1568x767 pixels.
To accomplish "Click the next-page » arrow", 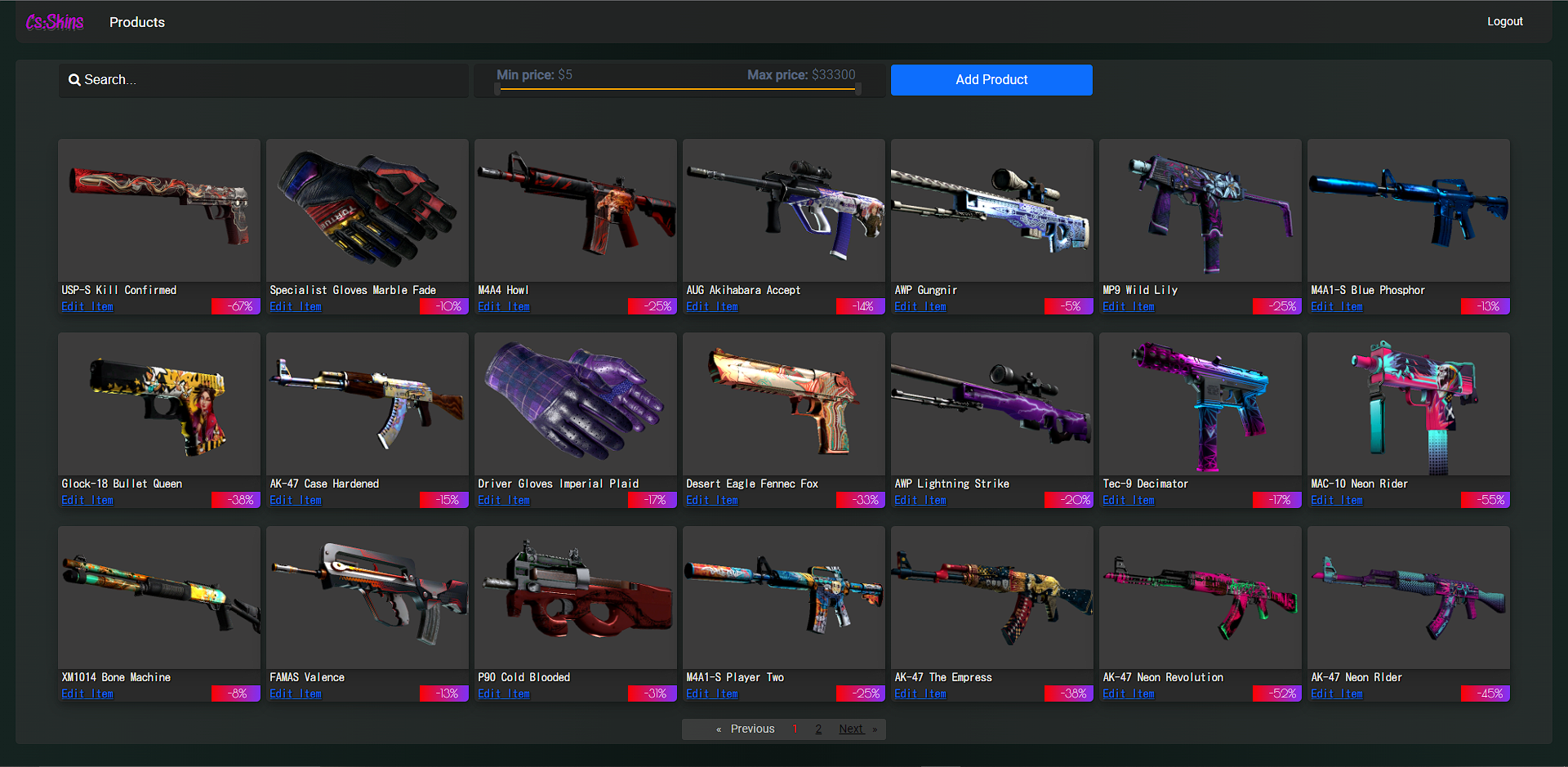I will pyautogui.click(x=874, y=729).
